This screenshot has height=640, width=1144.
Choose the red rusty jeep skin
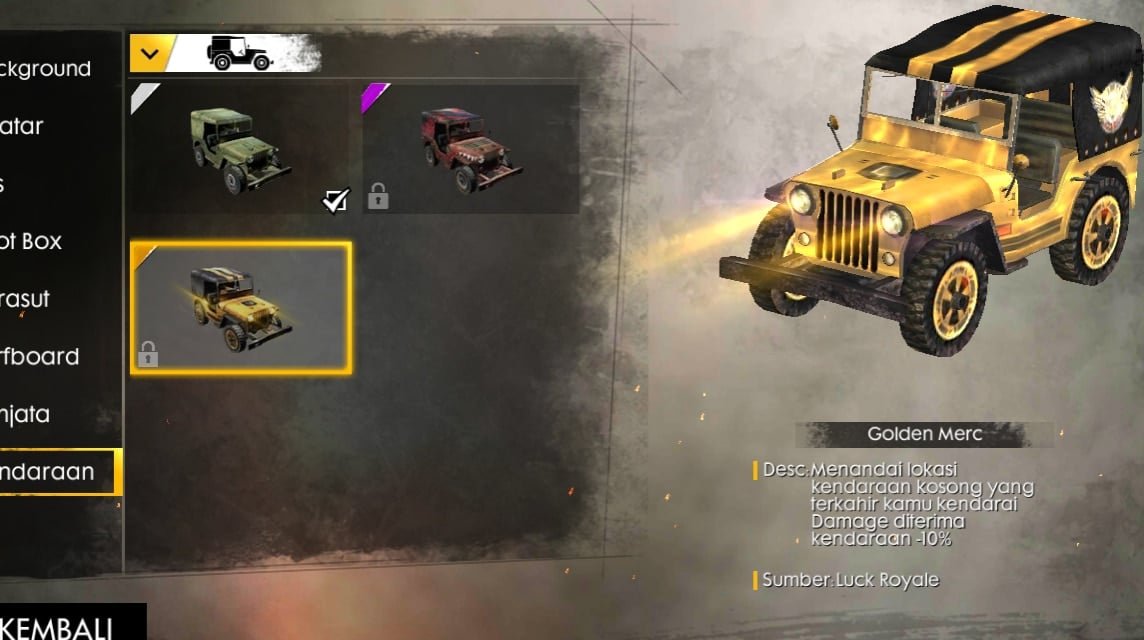tap(471, 150)
